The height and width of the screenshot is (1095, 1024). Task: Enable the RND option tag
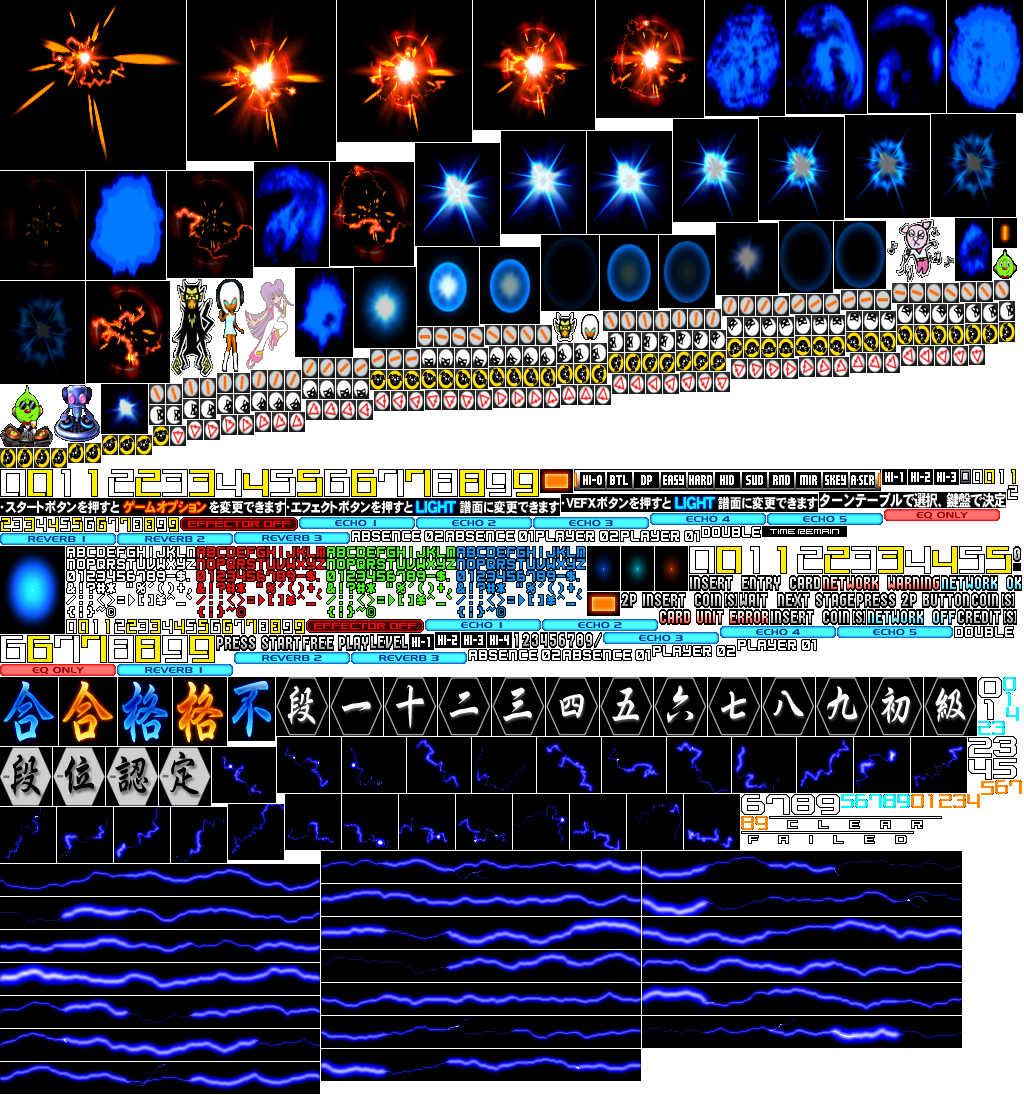tap(781, 480)
